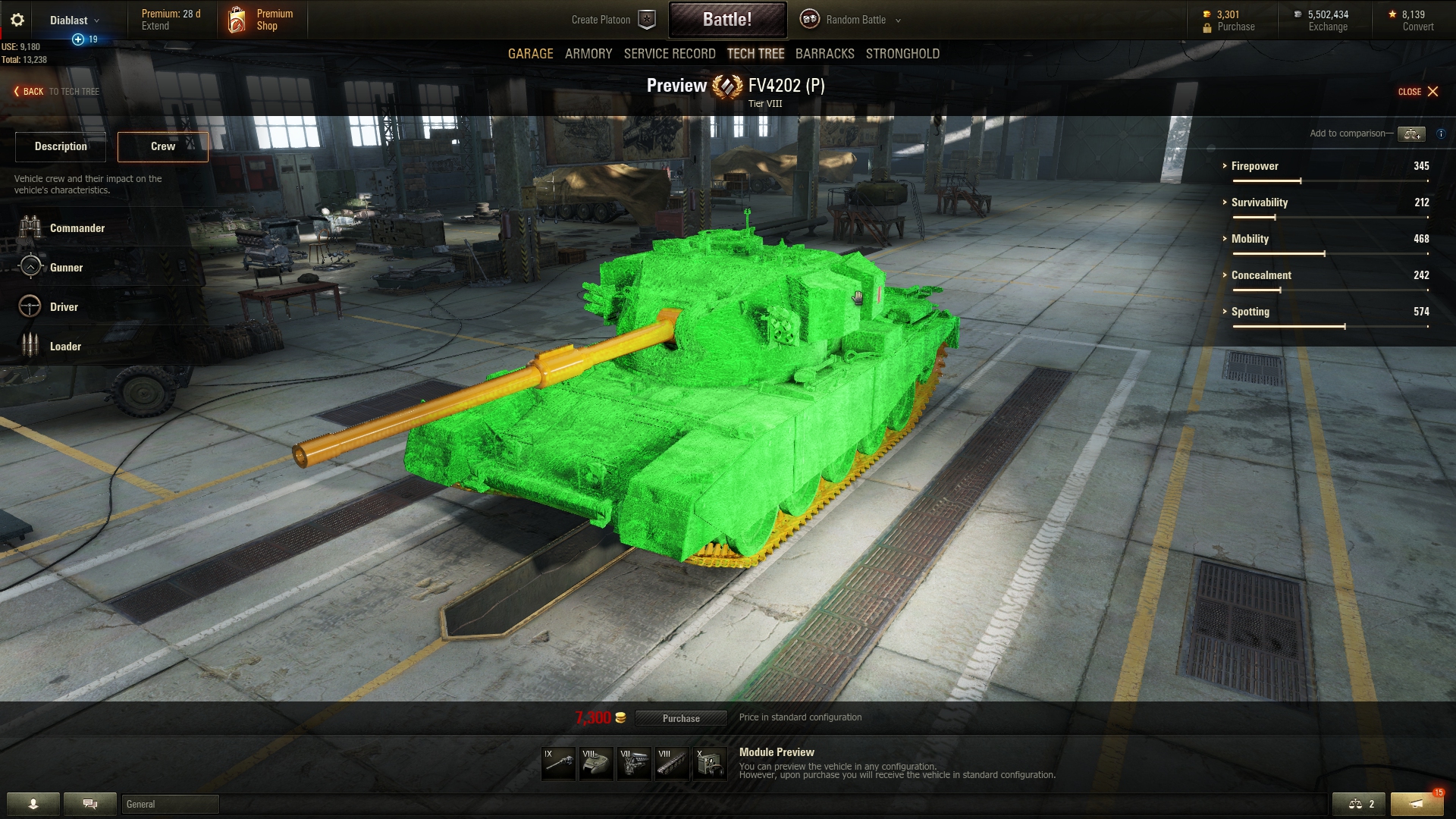Preview the Tier VIII suspension module

point(673,763)
